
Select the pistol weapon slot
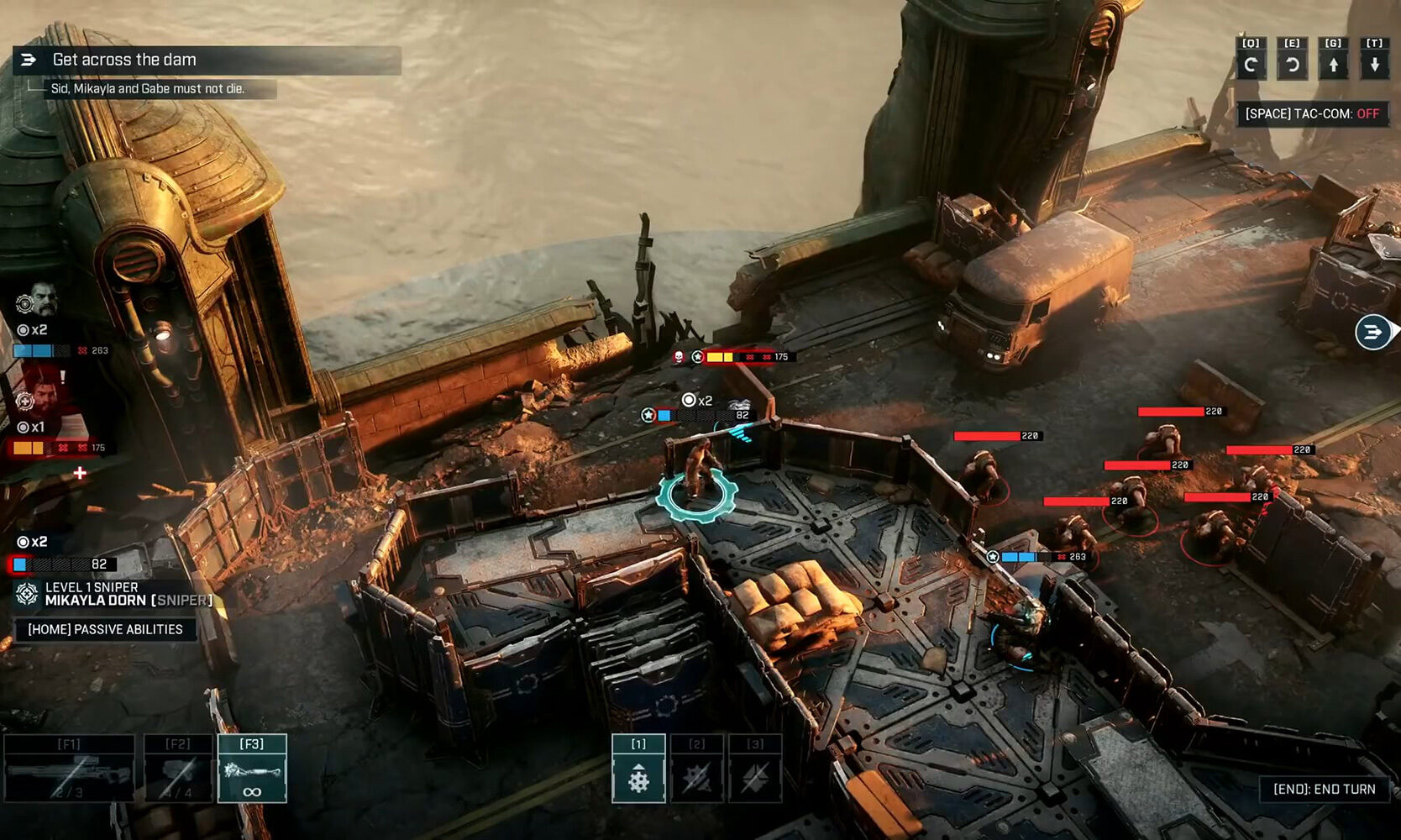click(x=178, y=769)
